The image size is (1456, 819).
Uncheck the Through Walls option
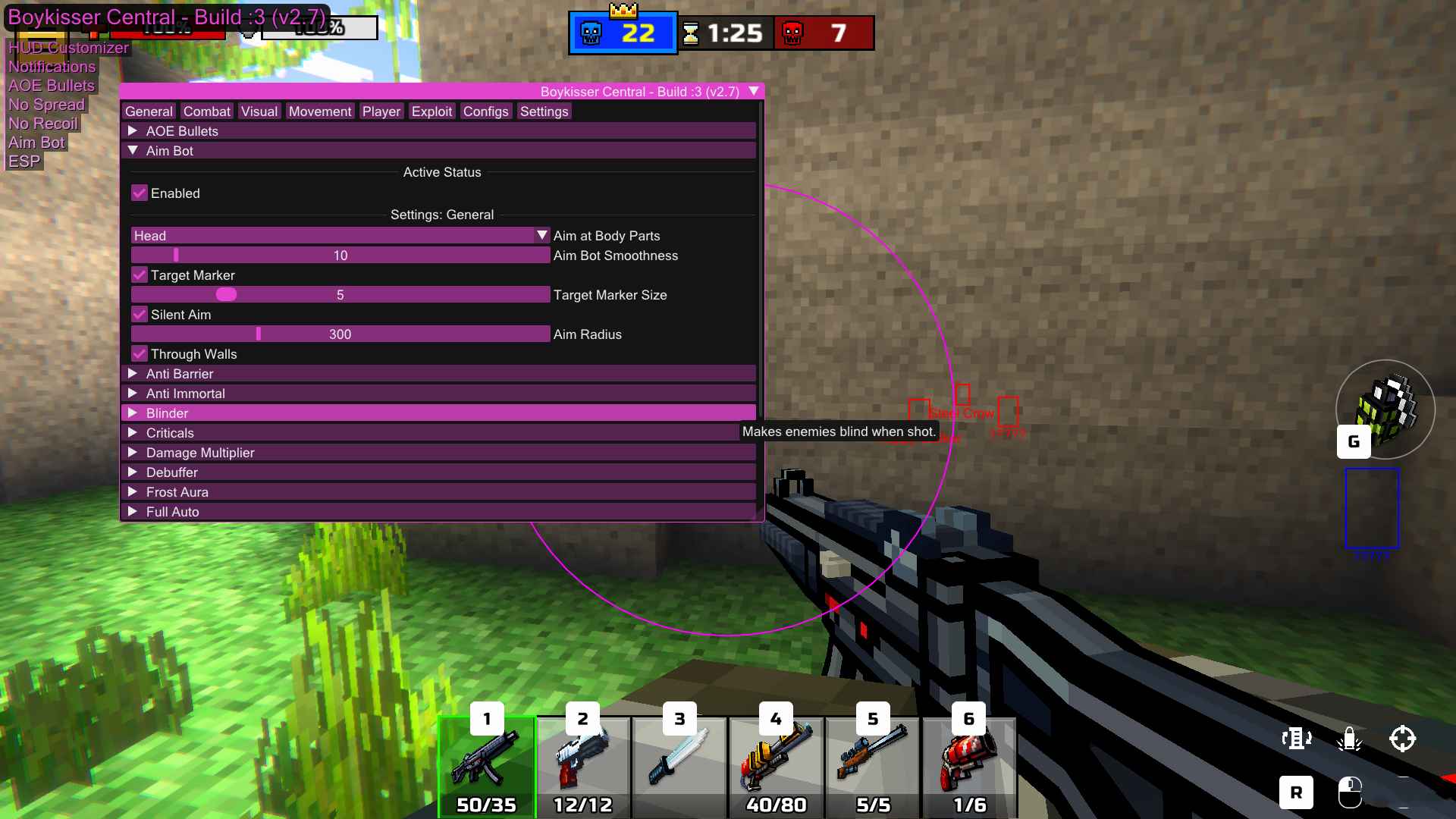140,353
